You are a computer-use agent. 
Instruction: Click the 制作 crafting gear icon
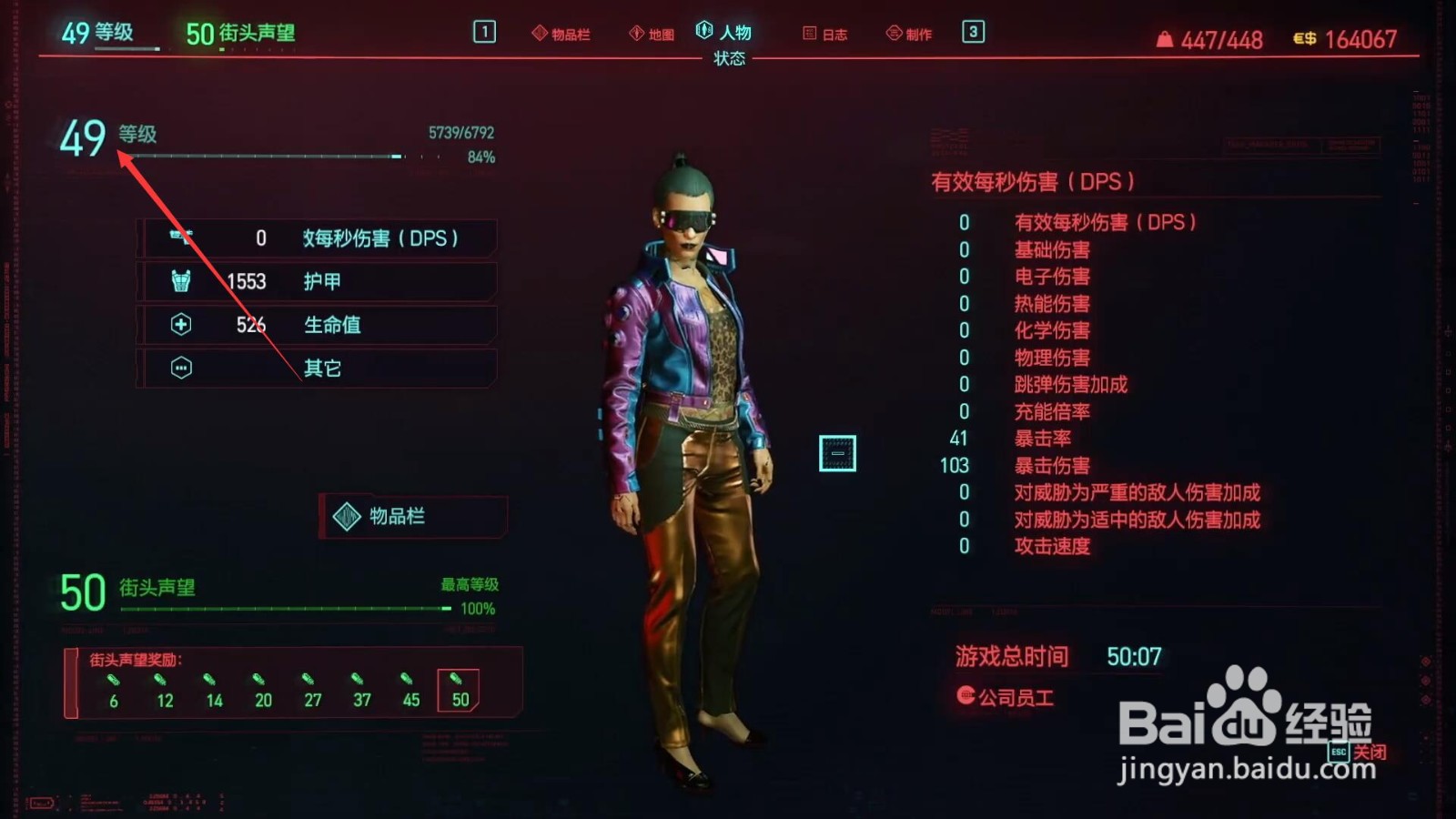point(892,32)
